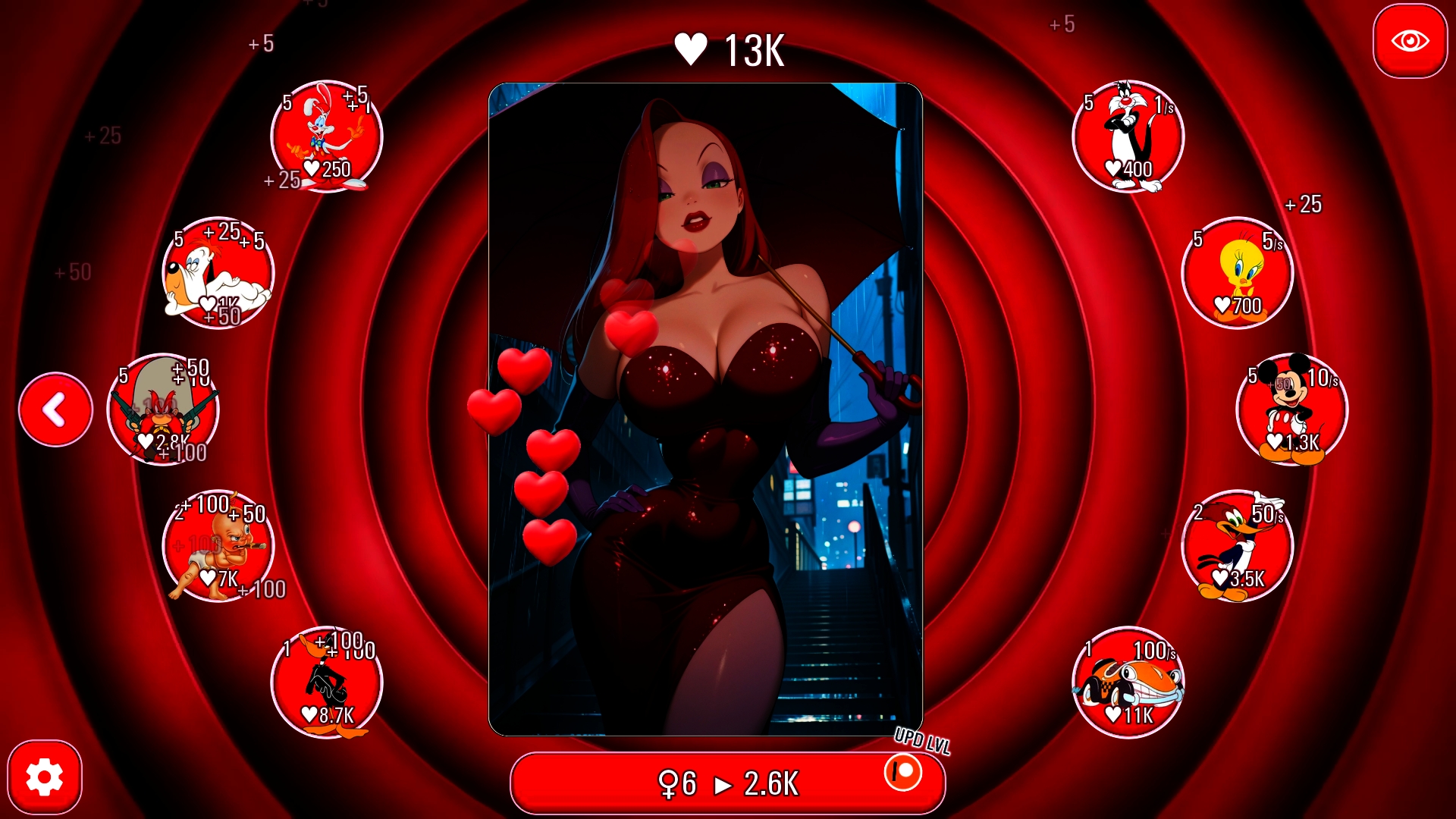This screenshot has width=1456, height=819.
Task: Open the heart counter at the top
Action: click(728, 49)
